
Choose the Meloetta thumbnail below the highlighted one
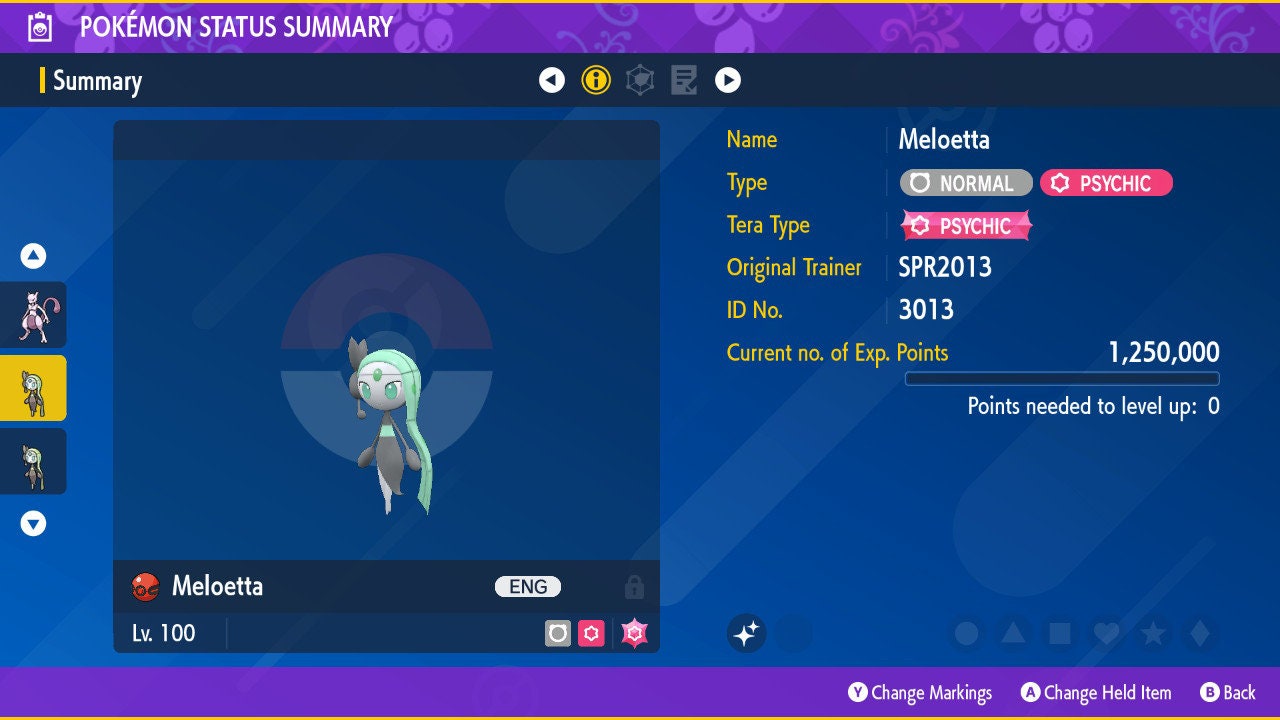(34, 461)
